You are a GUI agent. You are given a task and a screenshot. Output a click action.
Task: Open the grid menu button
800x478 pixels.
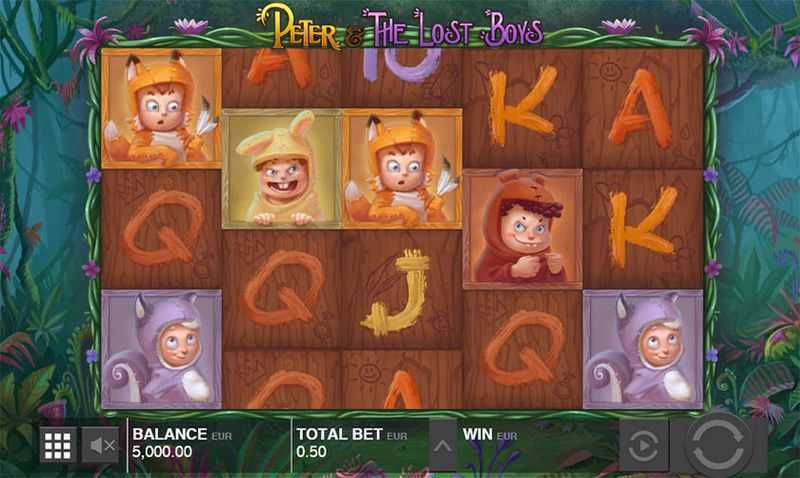coord(58,445)
